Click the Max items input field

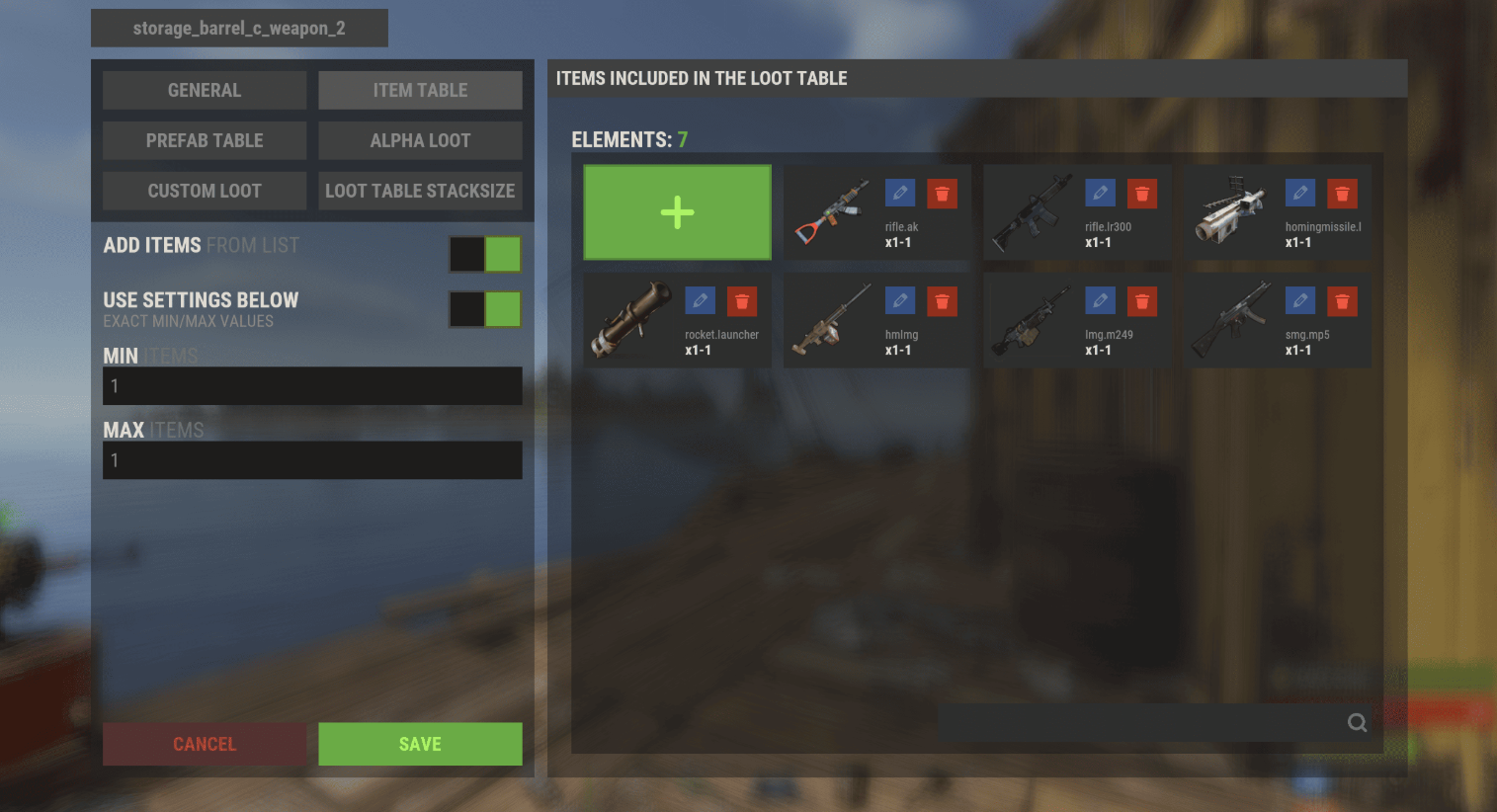(312, 460)
